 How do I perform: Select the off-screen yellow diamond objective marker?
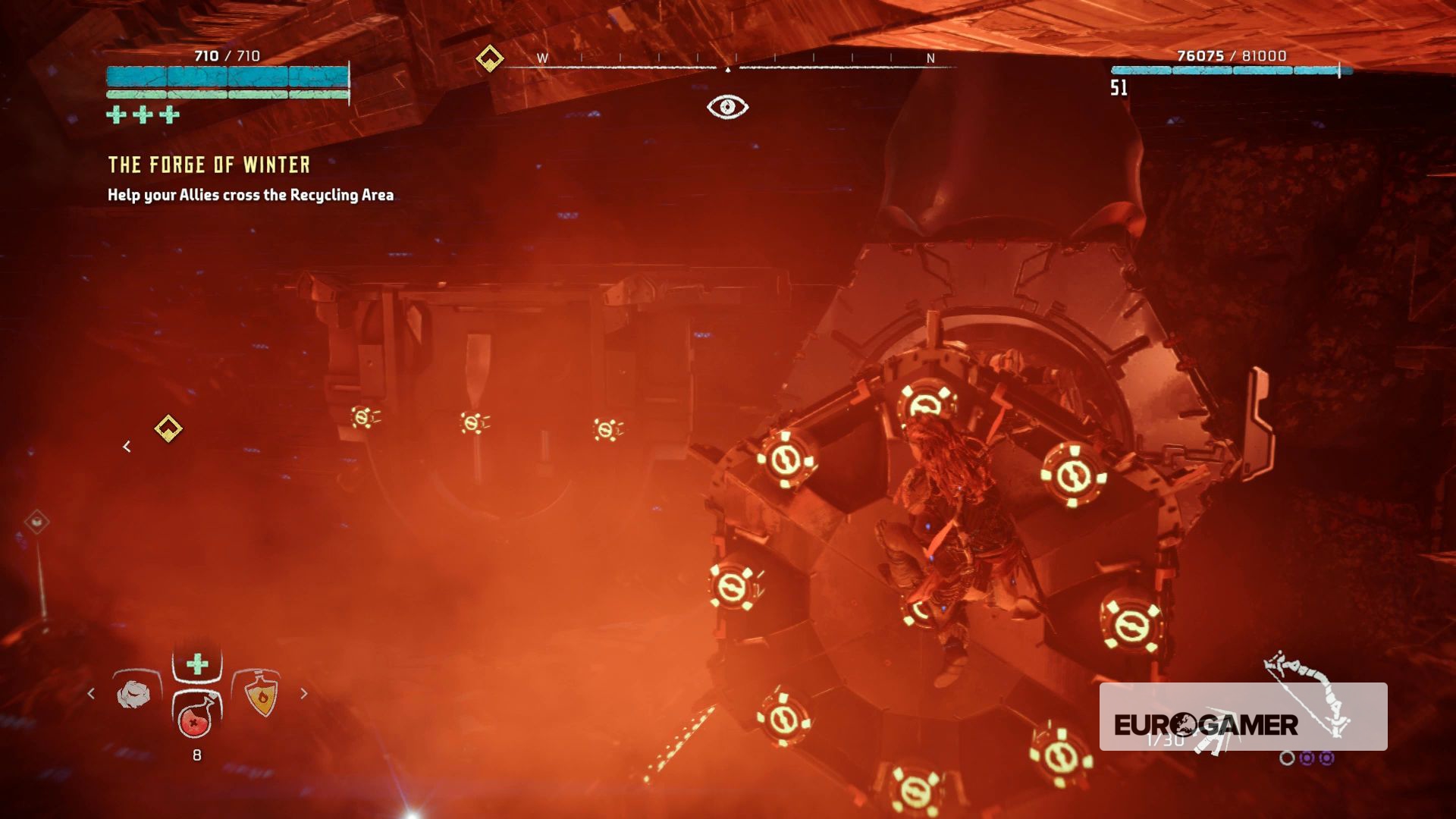click(168, 429)
